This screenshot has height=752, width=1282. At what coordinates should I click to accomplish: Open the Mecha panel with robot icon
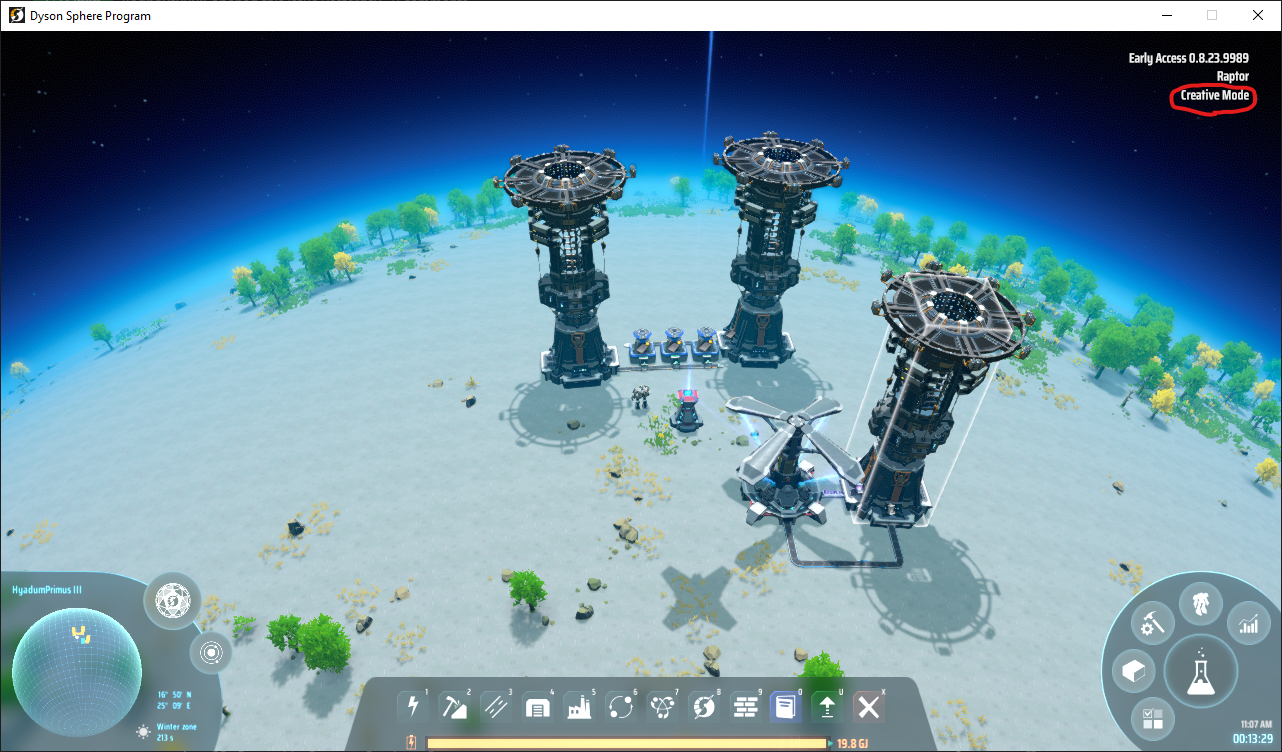click(1200, 602)
